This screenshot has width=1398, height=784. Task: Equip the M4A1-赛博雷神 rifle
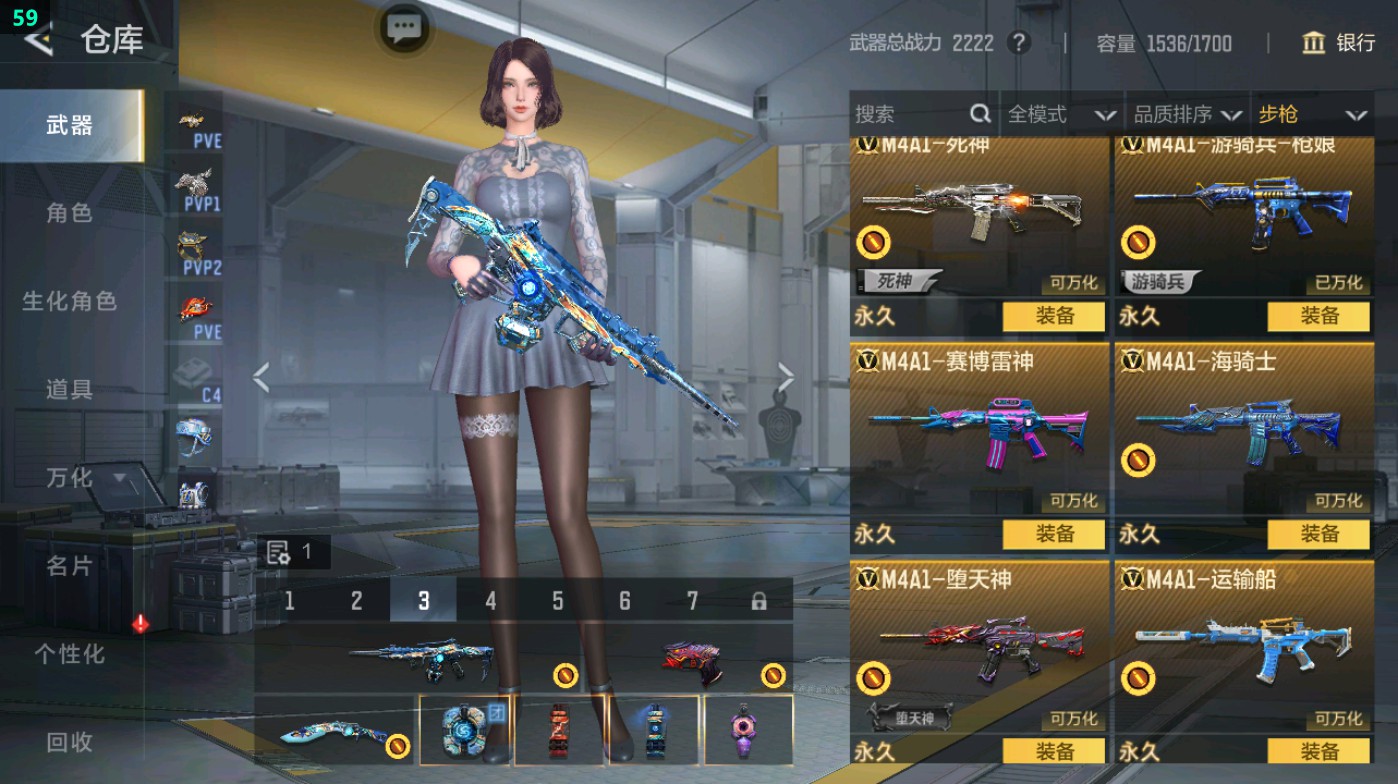click(1054, 534)
